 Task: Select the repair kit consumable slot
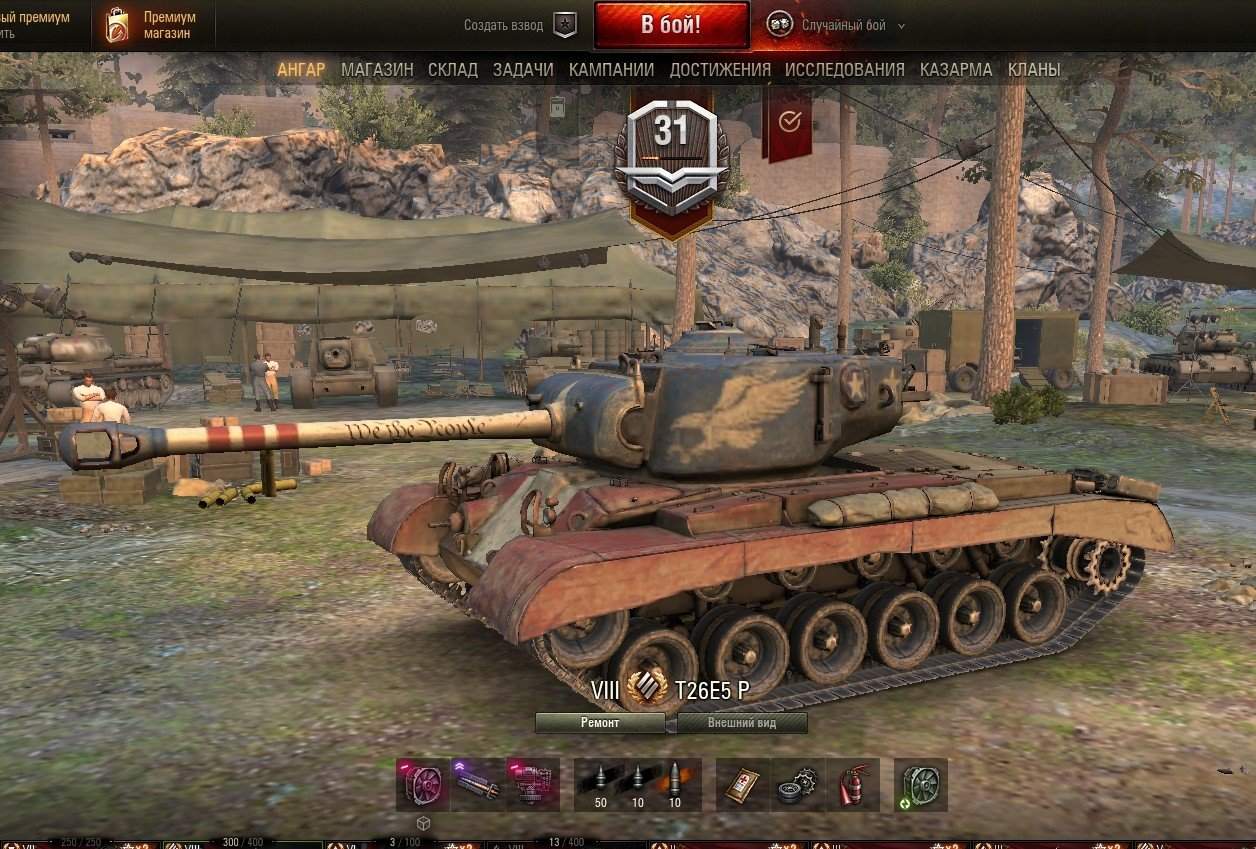[x=799, y=784]
